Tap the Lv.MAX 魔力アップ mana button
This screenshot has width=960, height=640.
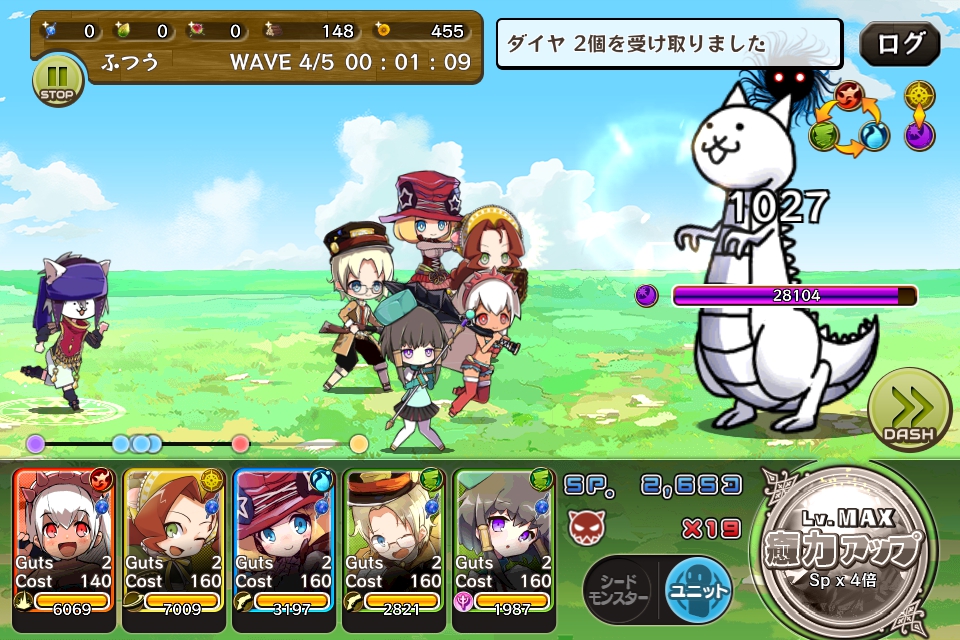[x=848, y=550]
